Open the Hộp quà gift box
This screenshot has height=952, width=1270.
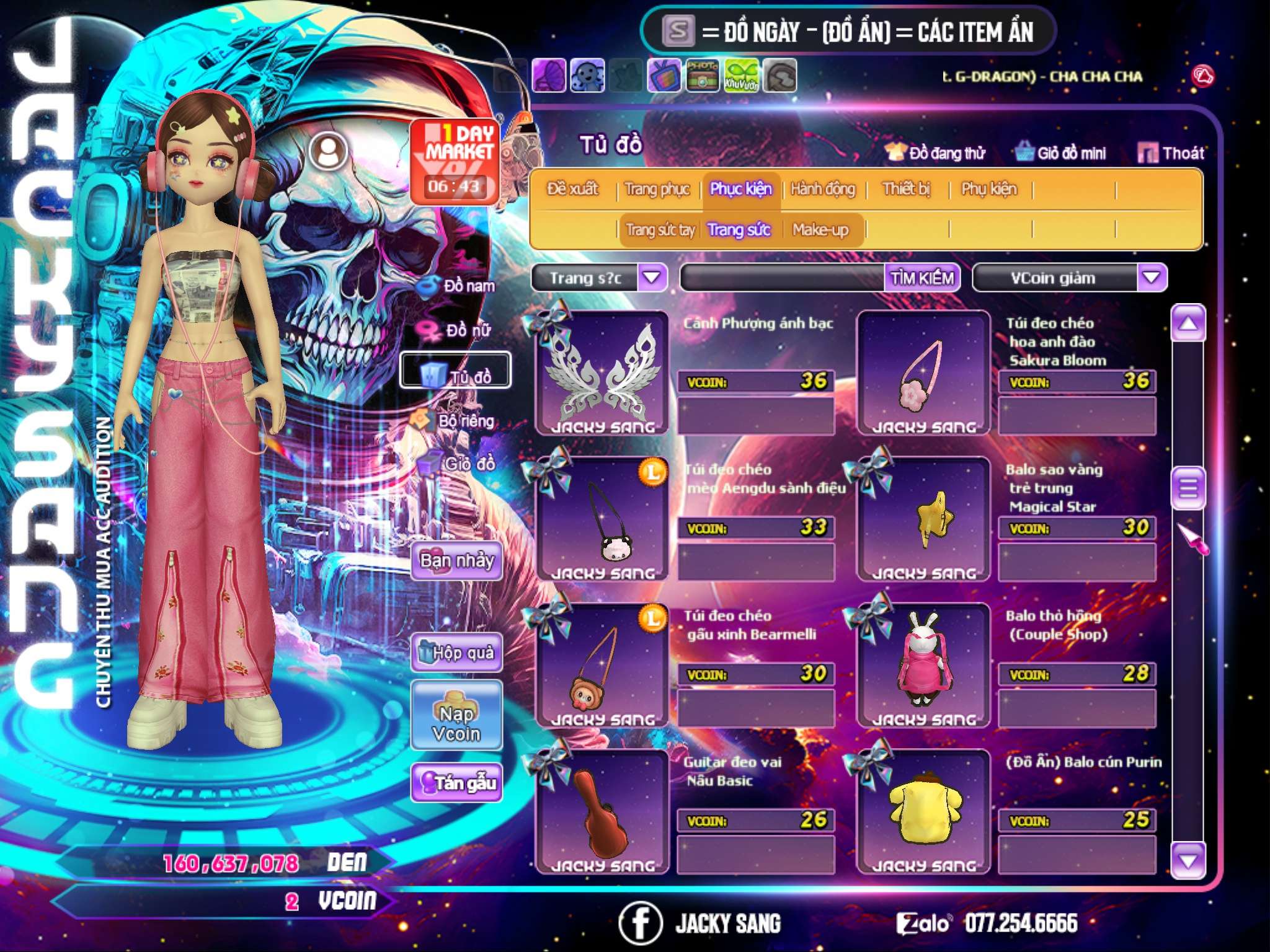pos(456,653)
